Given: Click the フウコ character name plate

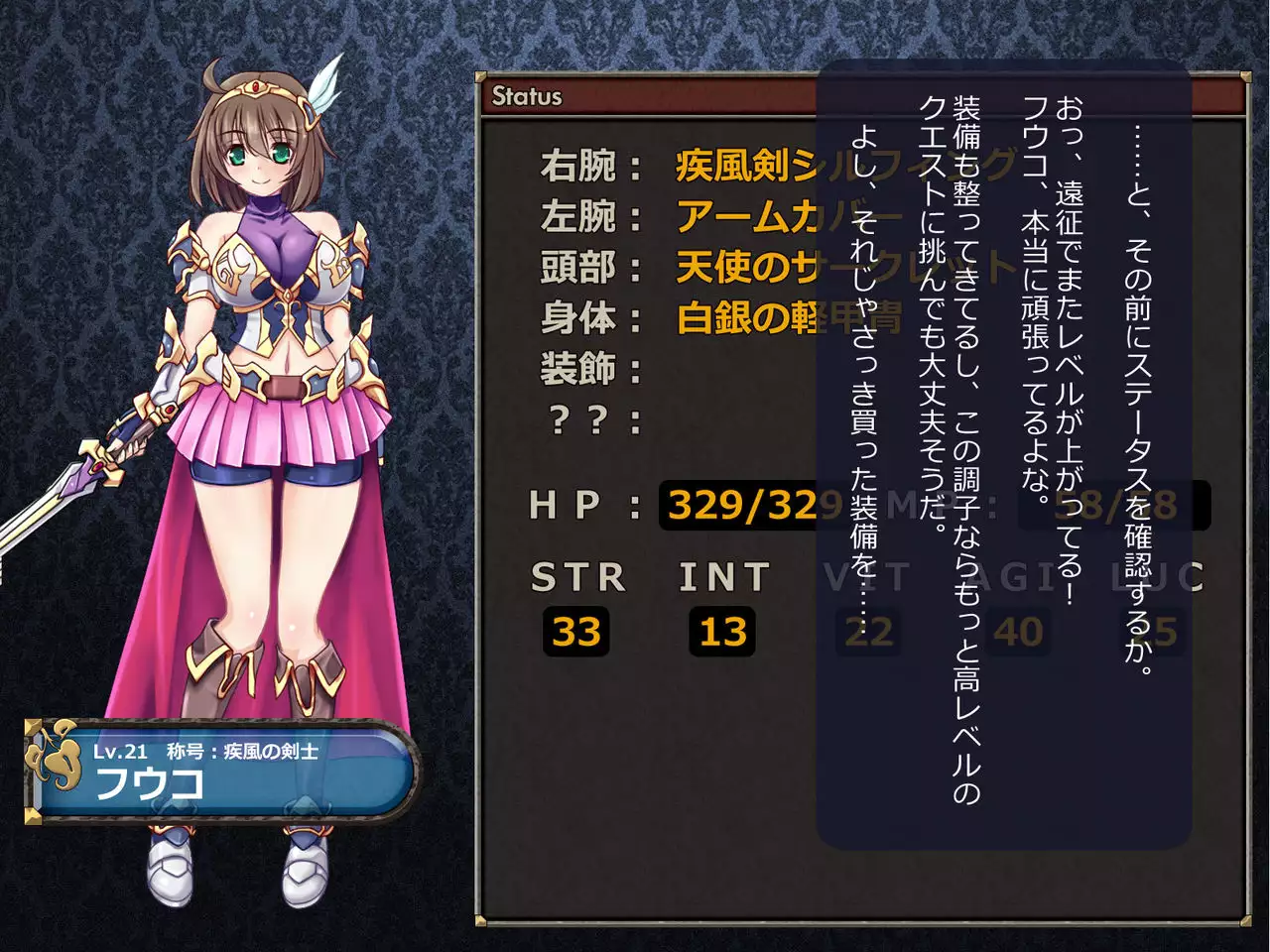Looking at the screenshot, I should [x=220, y=772].
